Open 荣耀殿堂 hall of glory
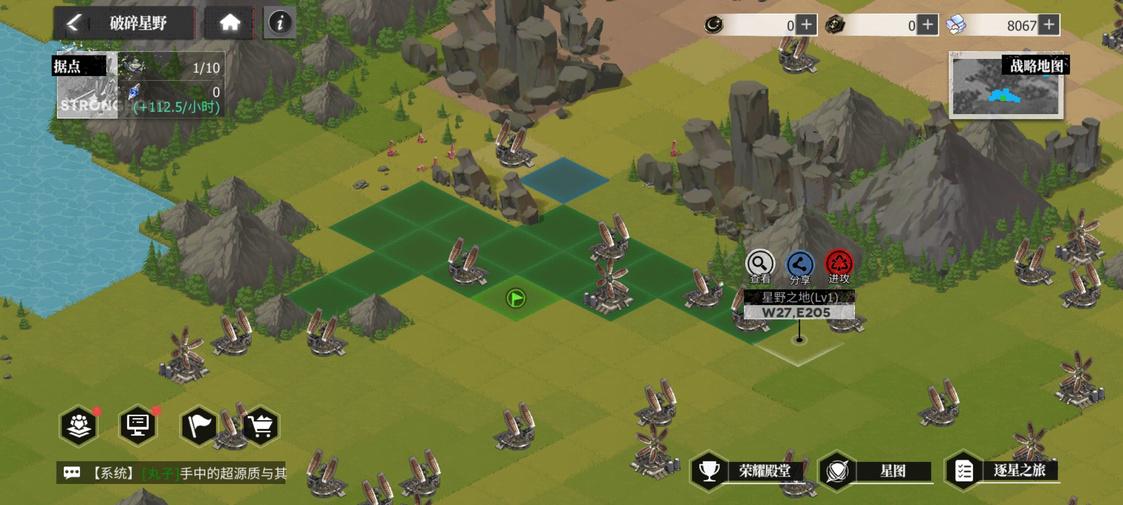This screenshot has width=1123, height=505. (x=750, y=471)
